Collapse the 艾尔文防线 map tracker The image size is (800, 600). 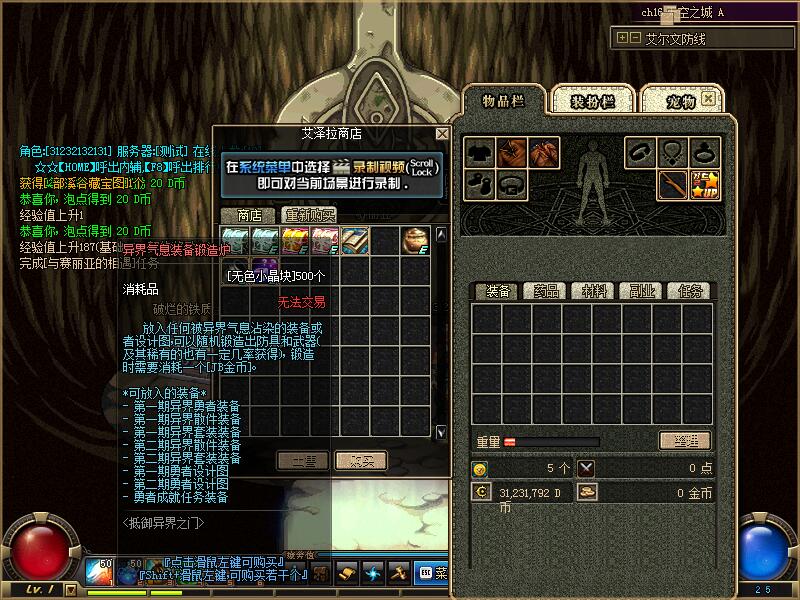tap(623, 38)
